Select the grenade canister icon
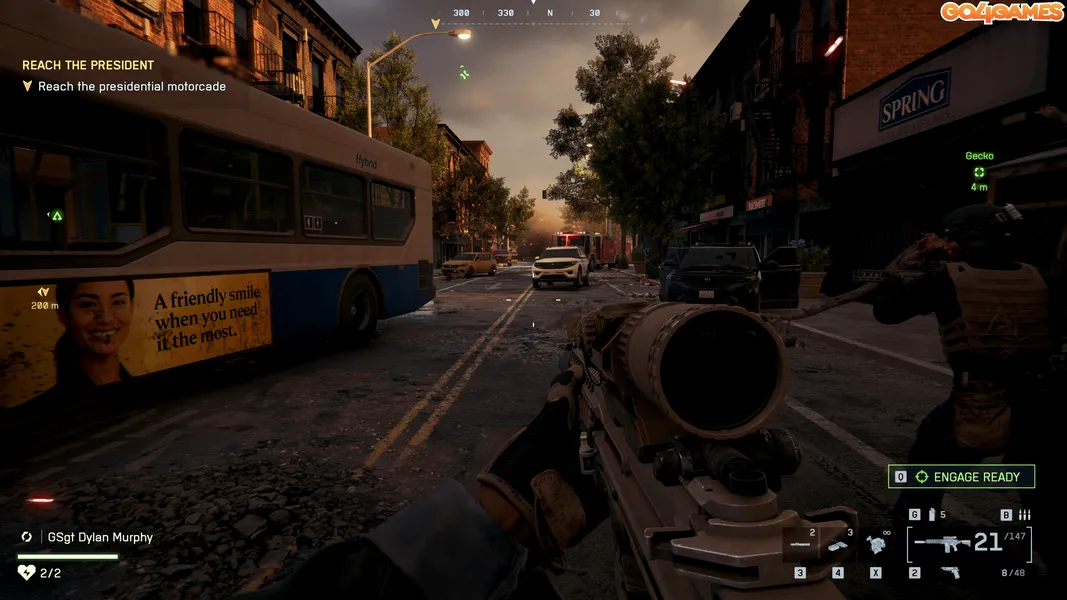 [931, 515]
